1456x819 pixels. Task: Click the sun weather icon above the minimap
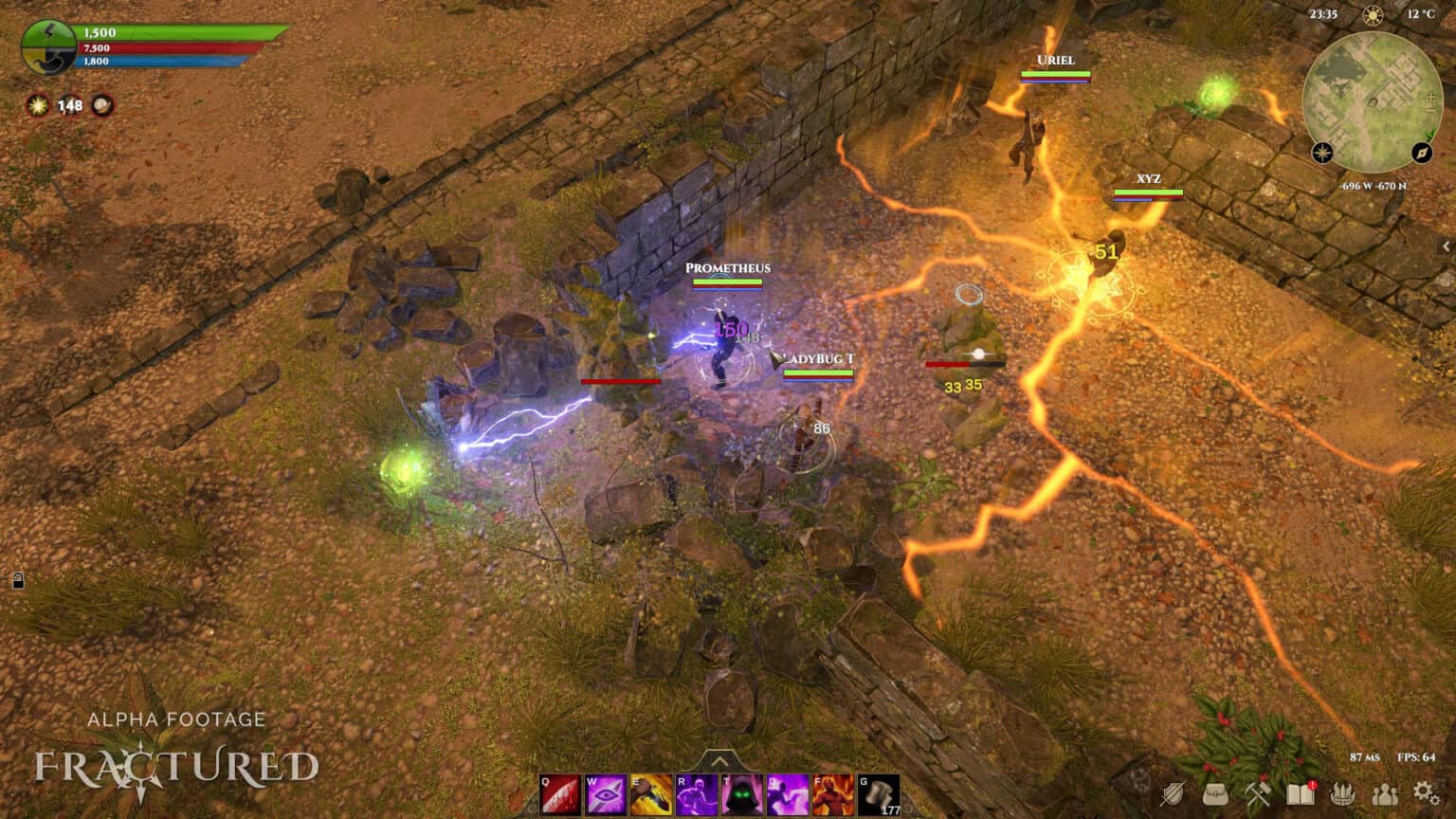1372,15
